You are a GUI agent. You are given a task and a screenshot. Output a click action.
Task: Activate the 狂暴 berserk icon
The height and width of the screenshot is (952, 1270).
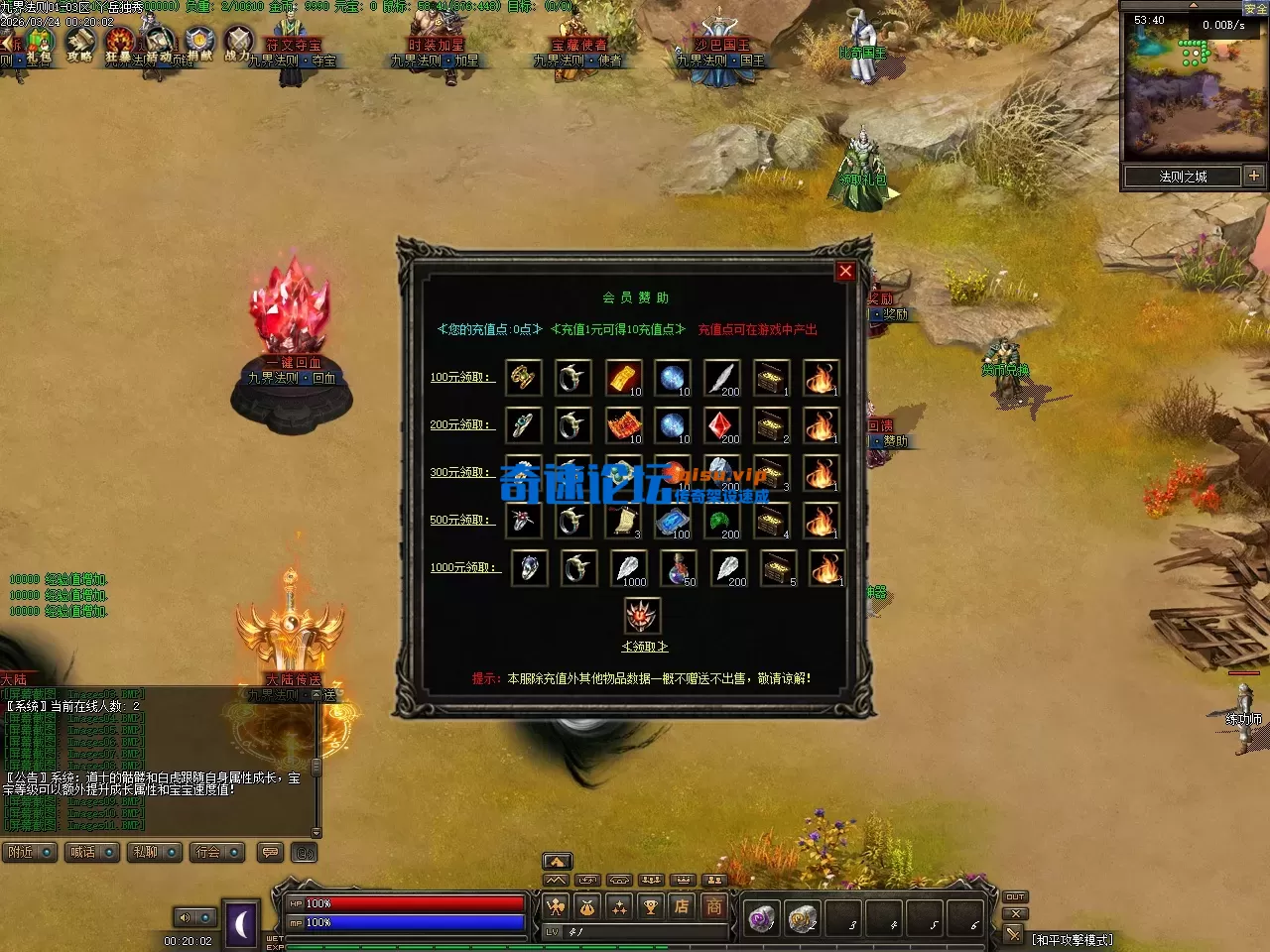(119, 45)
